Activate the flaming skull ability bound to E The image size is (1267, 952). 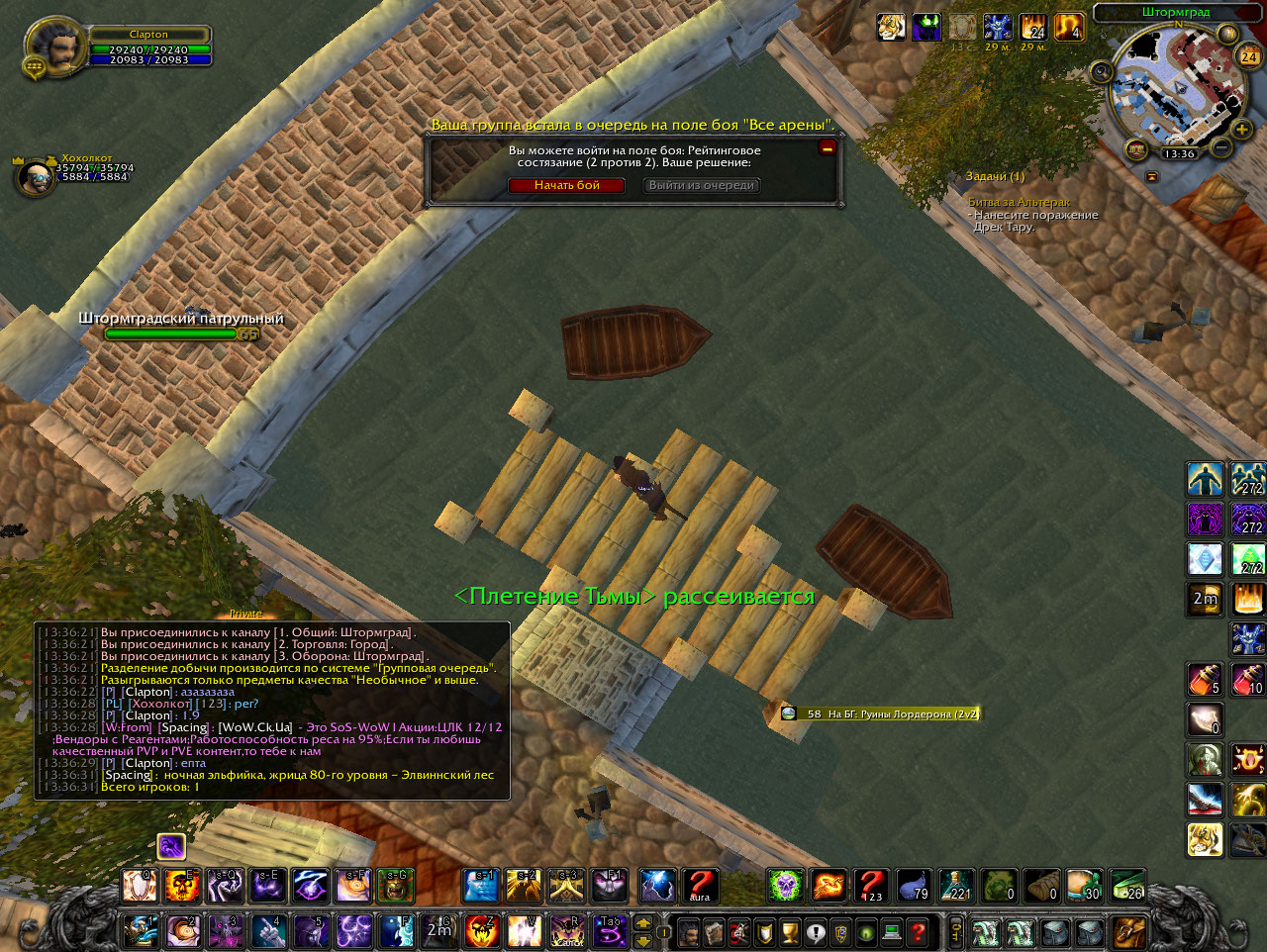[182, 886]
